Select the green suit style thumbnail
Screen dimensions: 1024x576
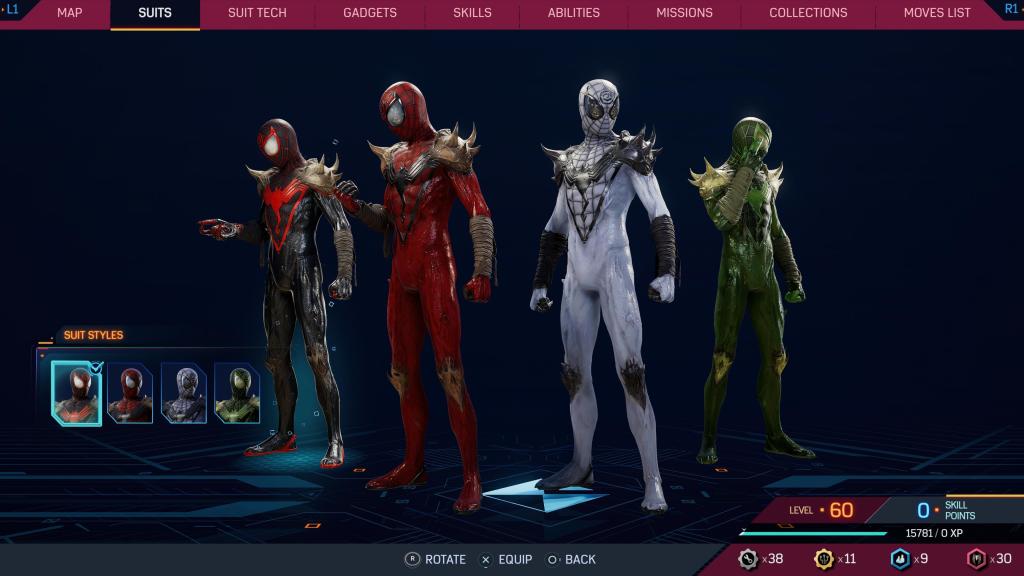(237, 393)
